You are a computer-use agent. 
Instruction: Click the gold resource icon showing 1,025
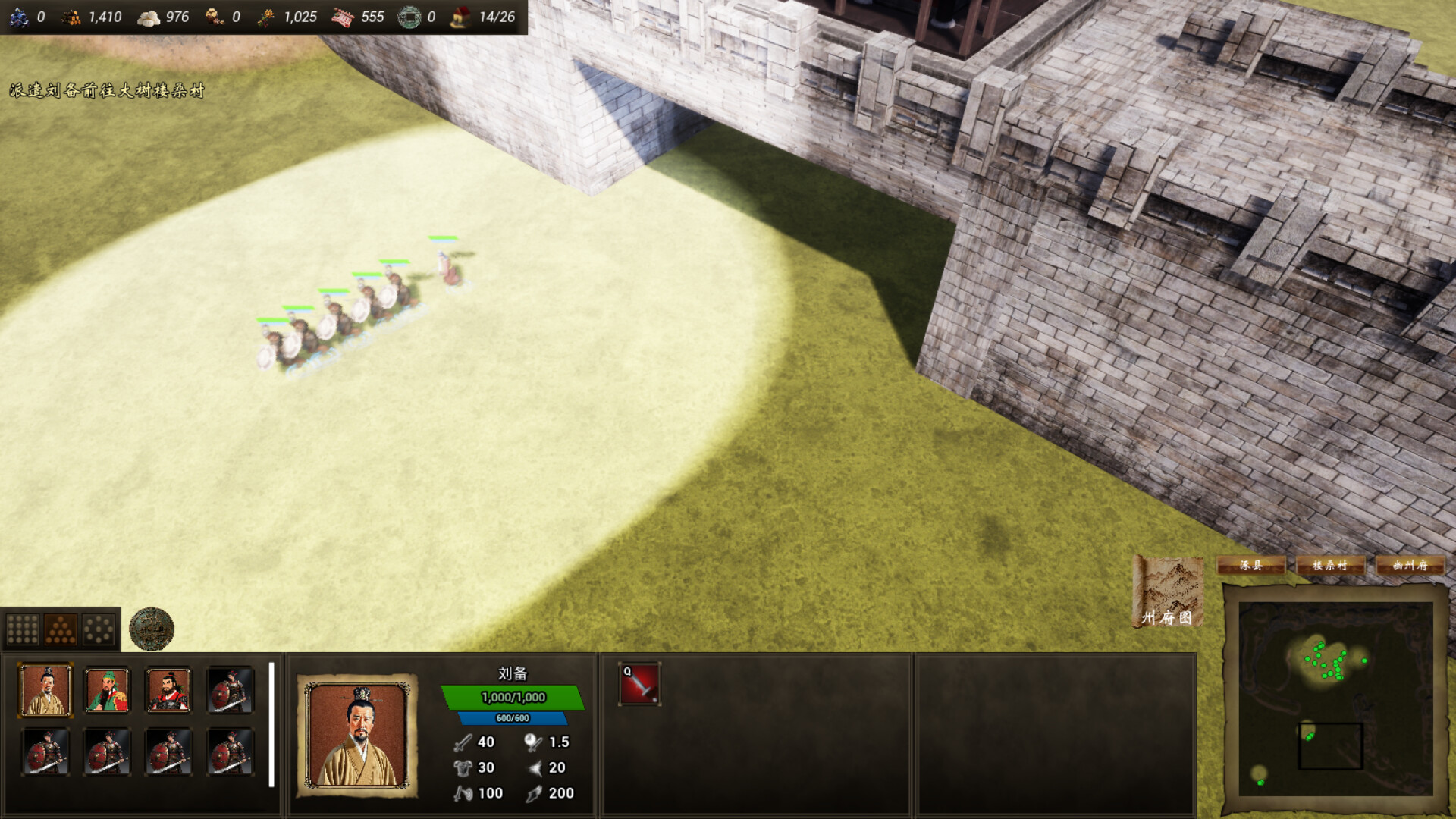(268, 16)
